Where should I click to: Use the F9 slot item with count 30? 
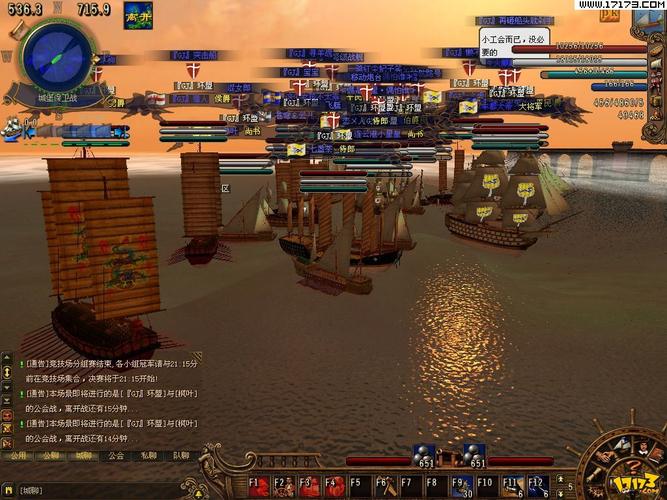(459, 487)
